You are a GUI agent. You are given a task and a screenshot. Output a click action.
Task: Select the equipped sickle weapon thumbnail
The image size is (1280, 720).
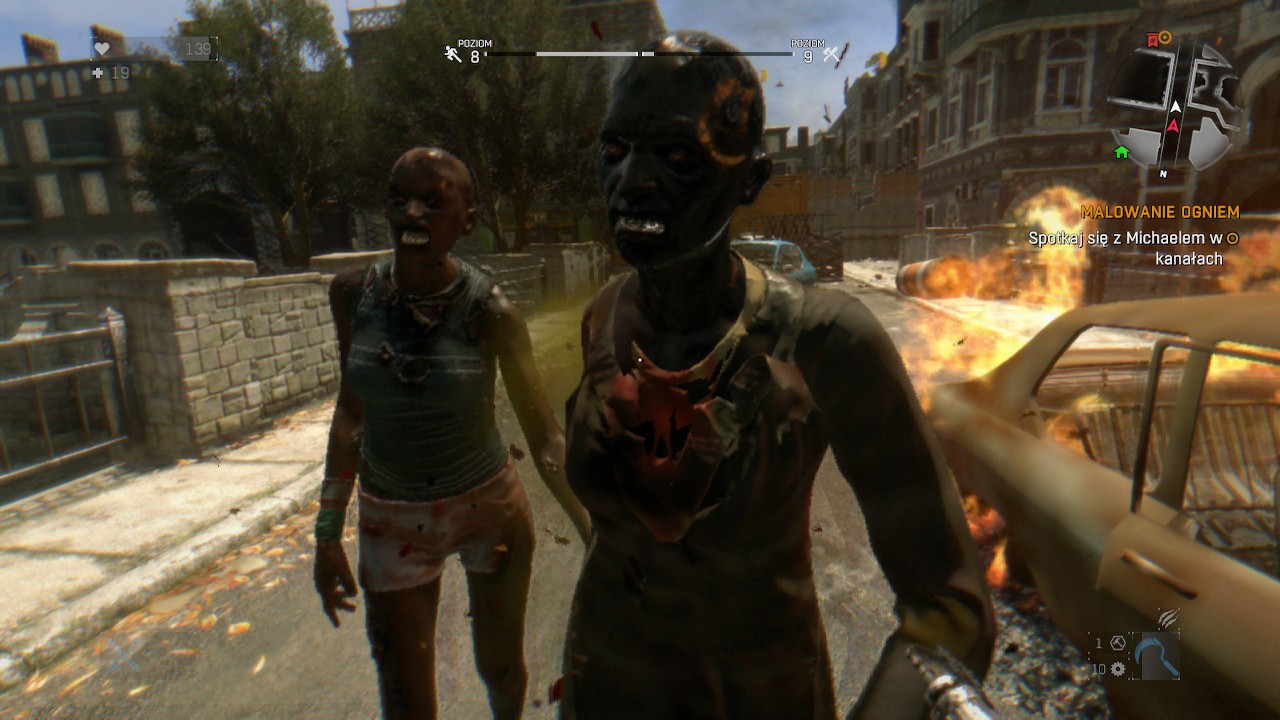(1158, 655)
